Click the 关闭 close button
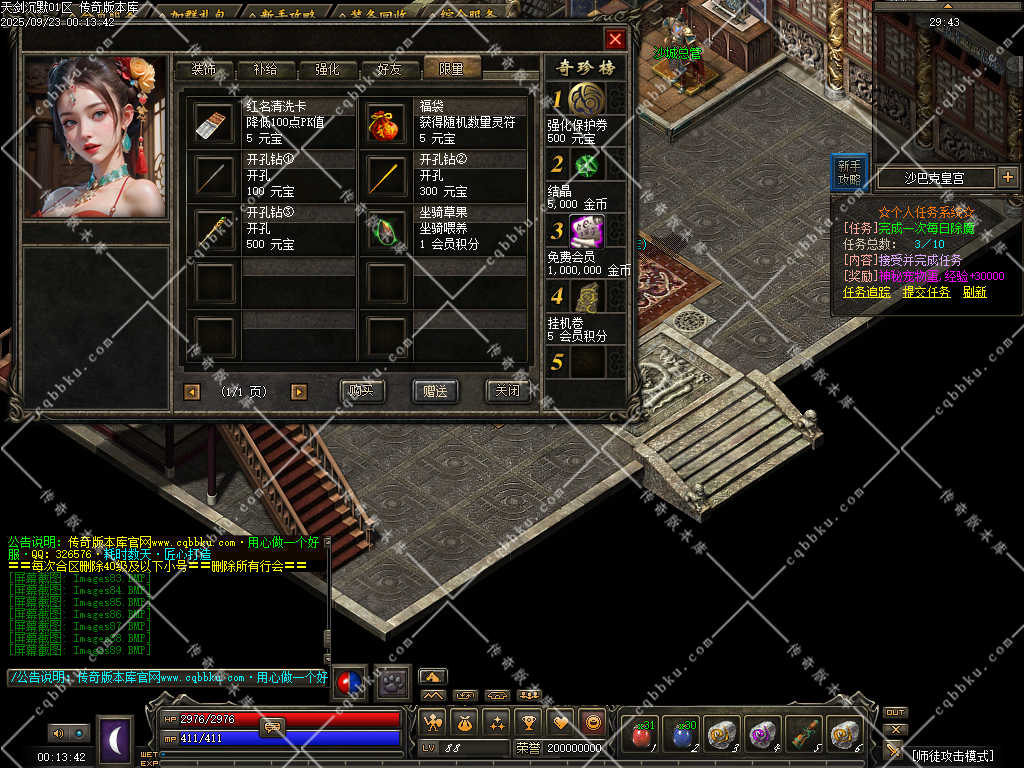This screenshot has height=768, width=1024. (x=507, y=391)
